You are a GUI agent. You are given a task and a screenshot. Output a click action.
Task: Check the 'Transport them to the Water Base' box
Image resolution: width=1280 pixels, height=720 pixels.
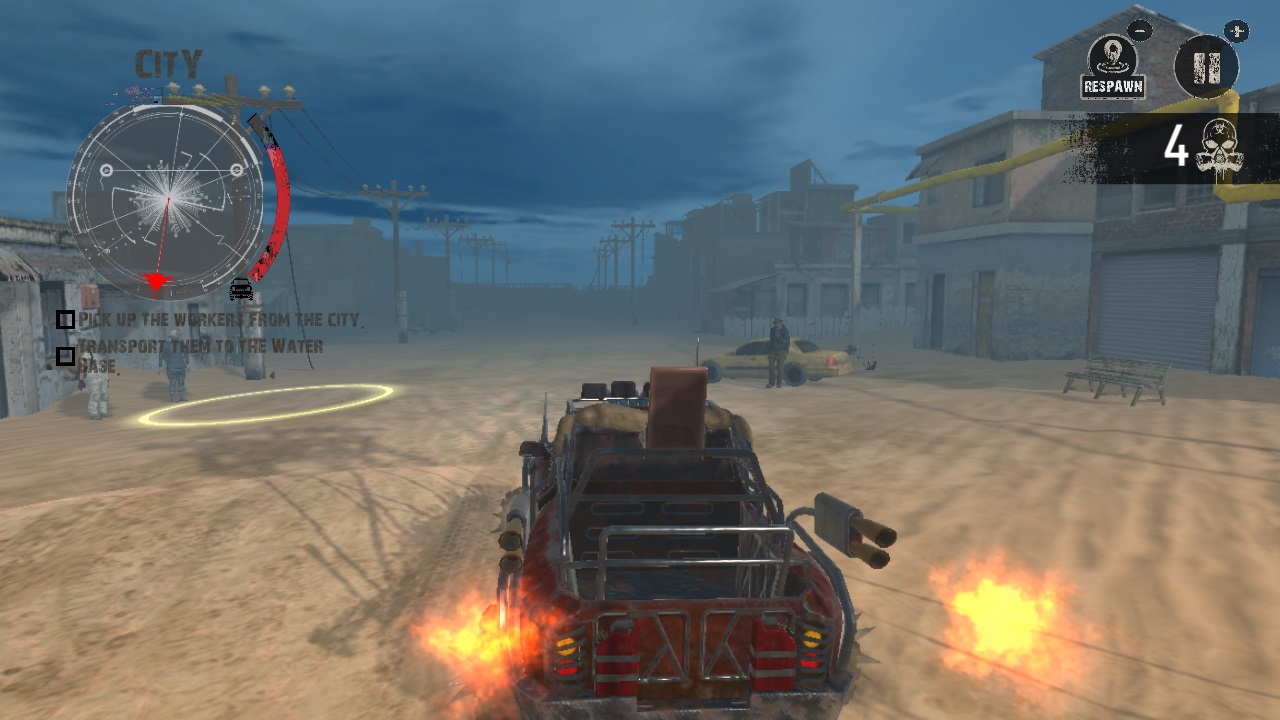click(x=65, y=354)
